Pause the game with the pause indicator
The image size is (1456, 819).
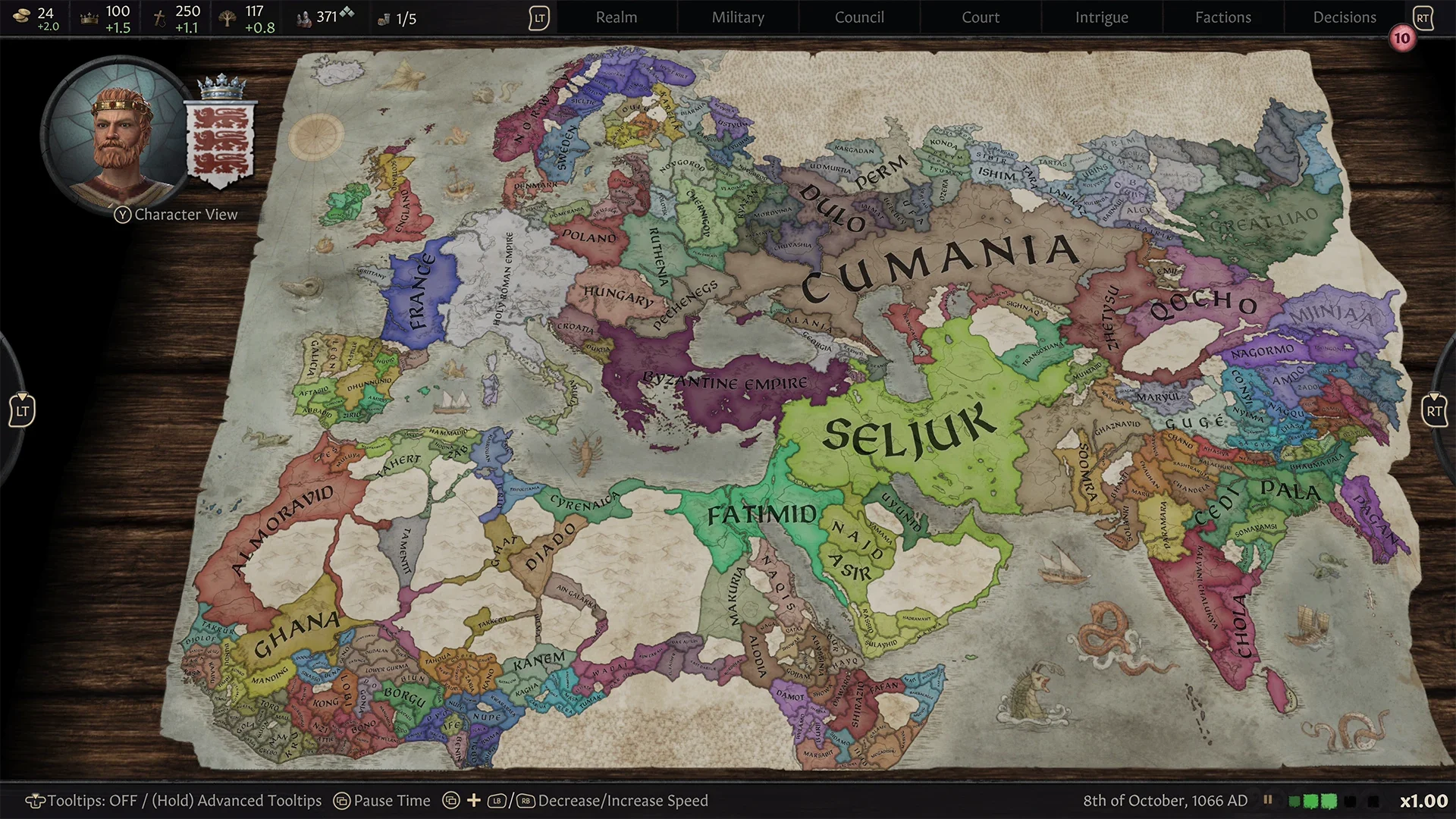[1268, 800]
